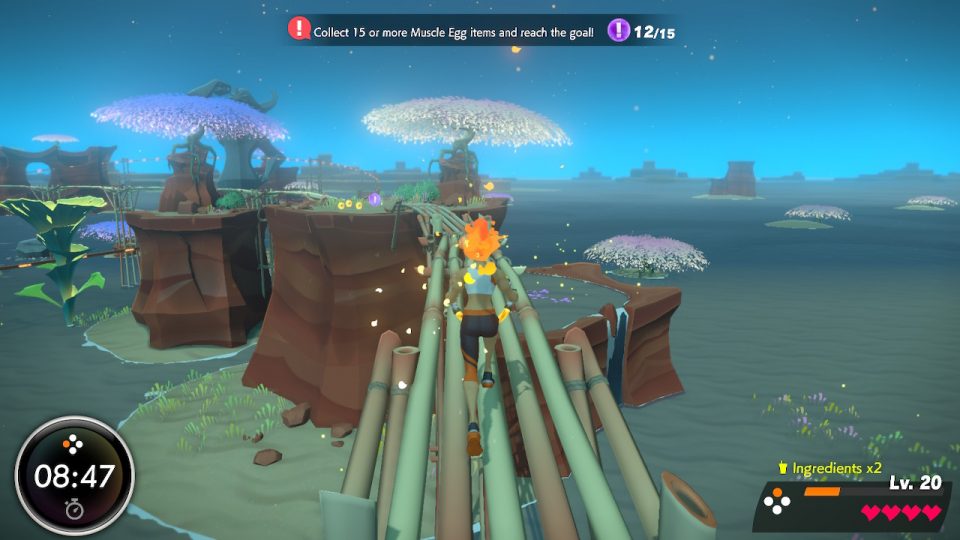Screen dimensions: 960x540
Task: Click the purple Muscle Egg counter icon
Action: click(x=619, y=31)
